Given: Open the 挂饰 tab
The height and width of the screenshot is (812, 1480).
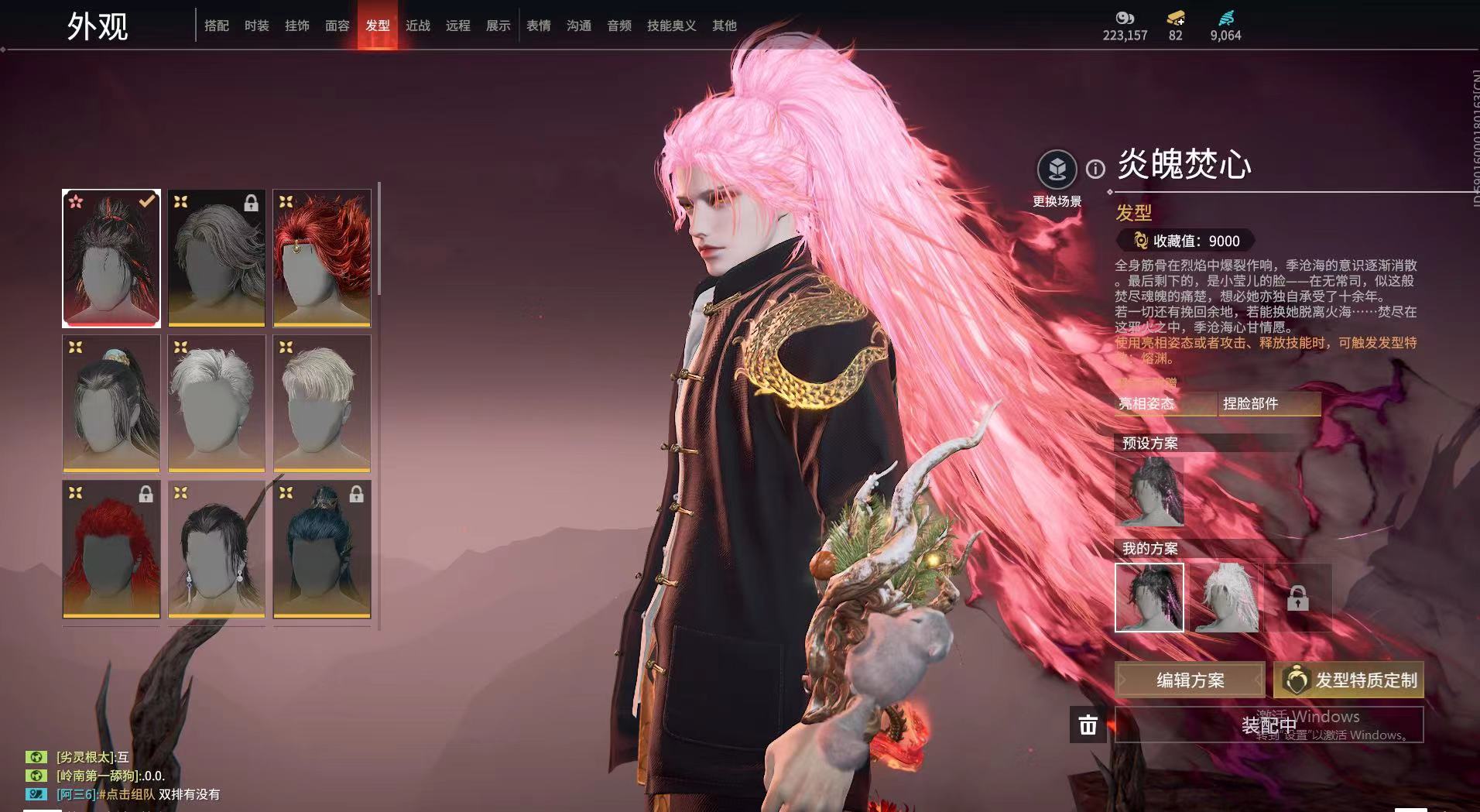Looking at the screenshot, I should (x=296, y=26).
